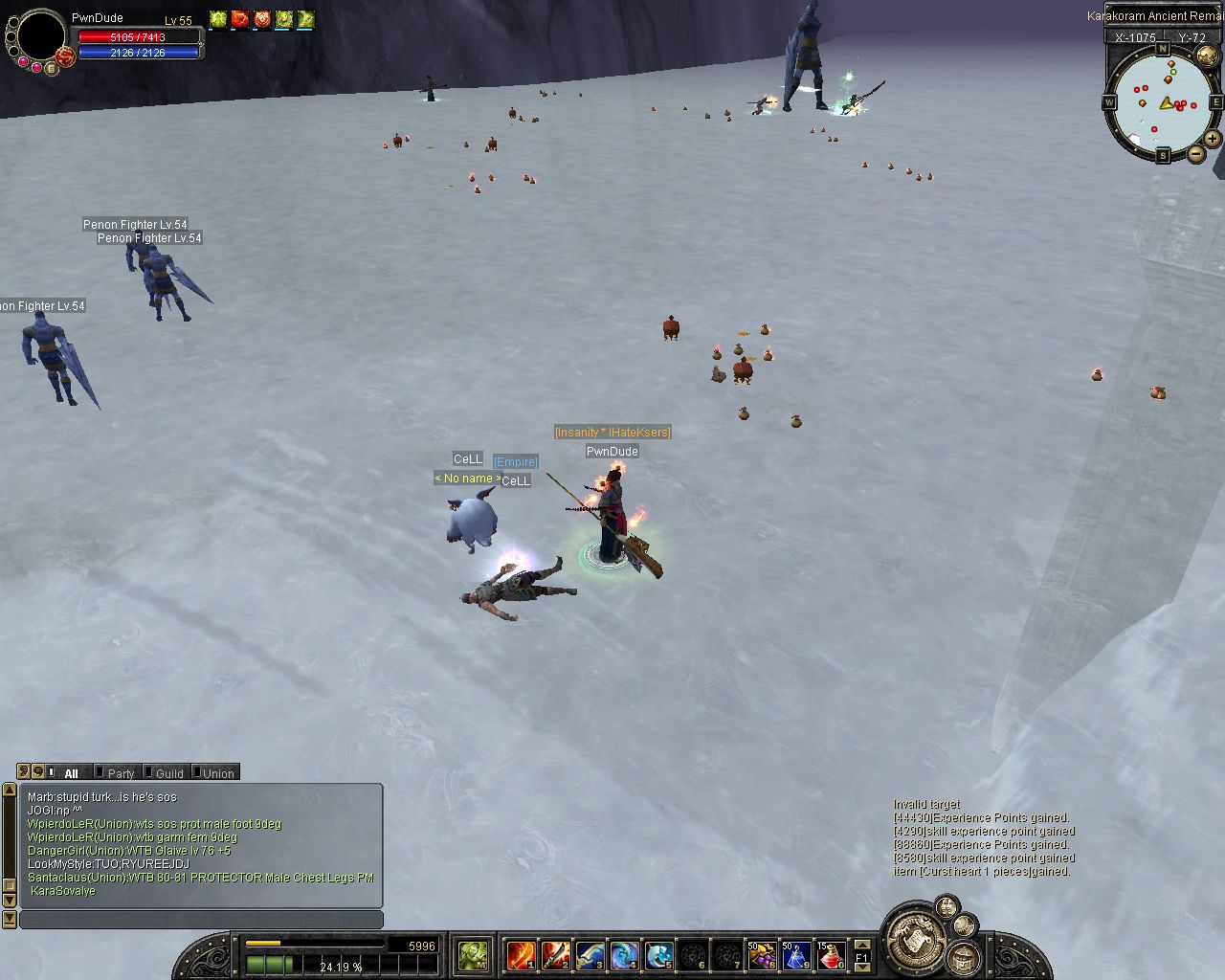Drink the red health potion in slot 0
The height and width of the screenshot is (980, 1225).
pos(831,955)
